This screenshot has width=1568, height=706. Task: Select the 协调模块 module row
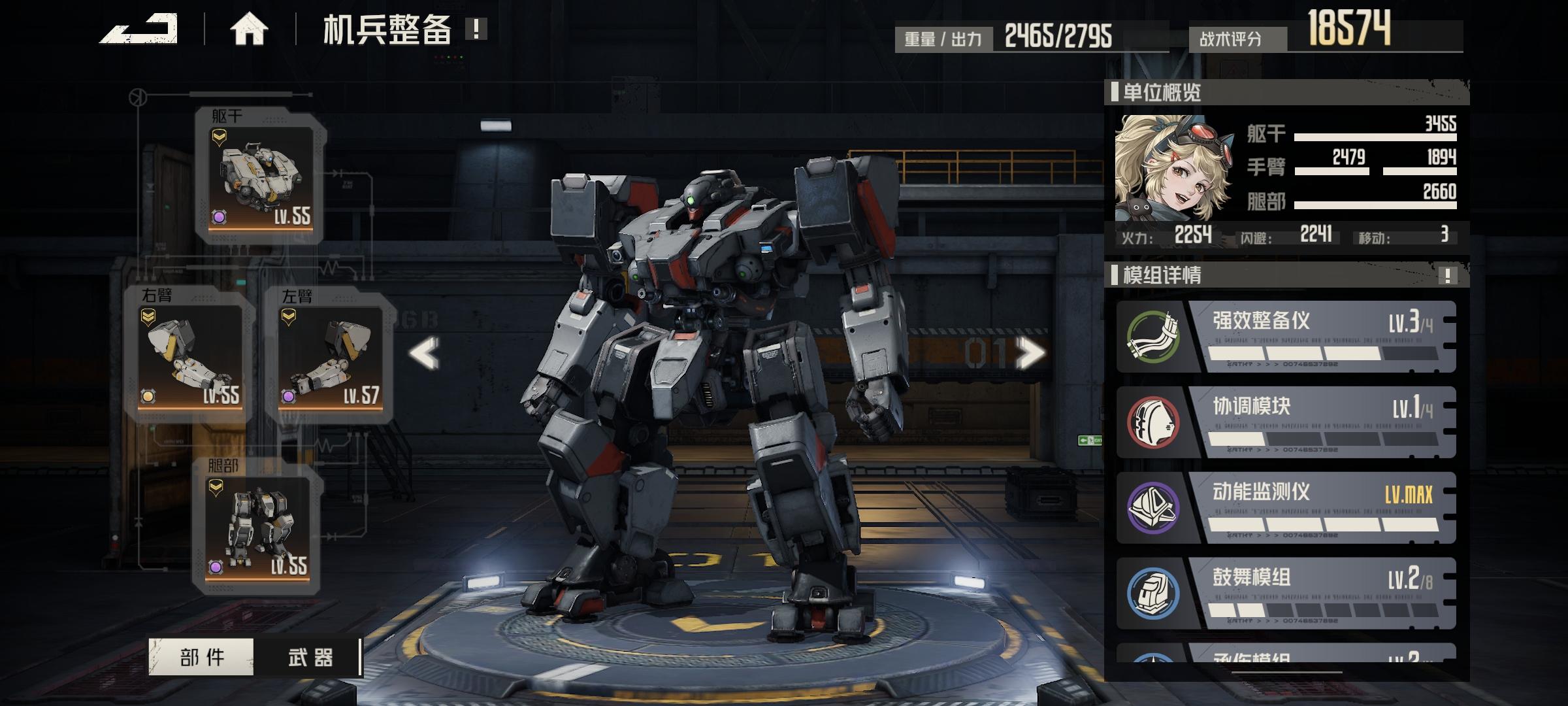click(1286, 422)
